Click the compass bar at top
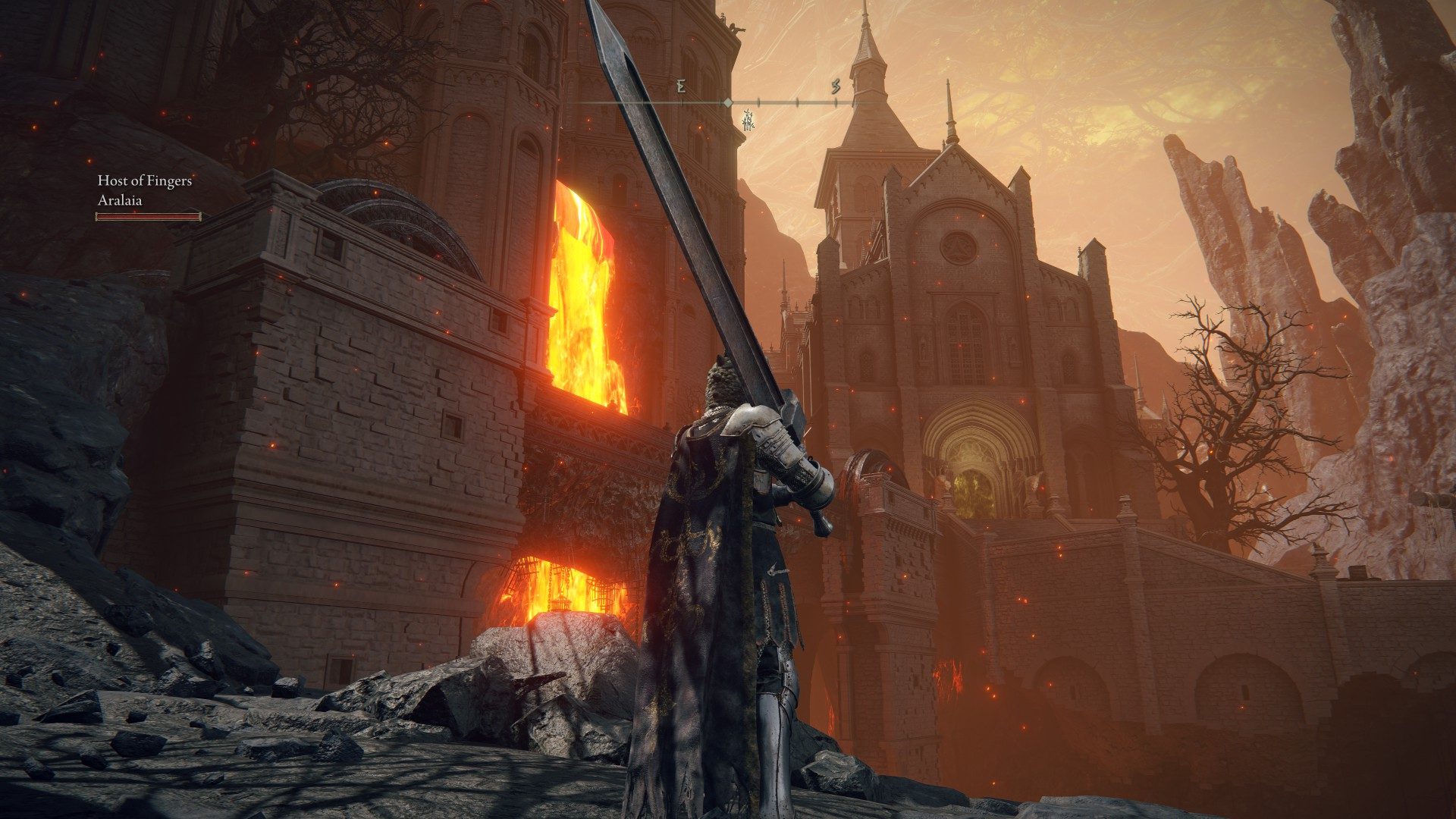Screen dimensions: 1456x819 click(728, 102)
